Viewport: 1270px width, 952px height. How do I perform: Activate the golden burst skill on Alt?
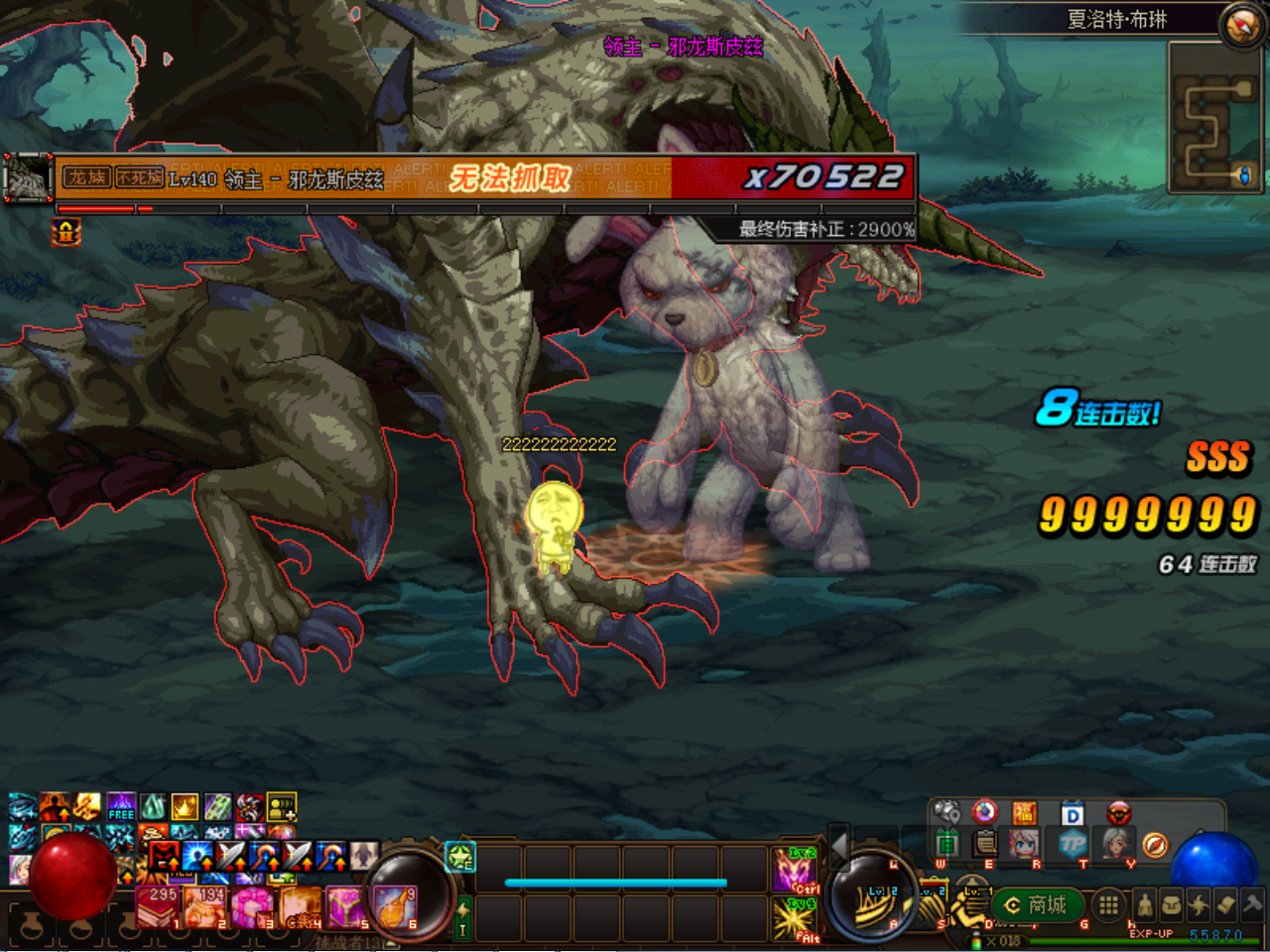[x=795, y=919]
